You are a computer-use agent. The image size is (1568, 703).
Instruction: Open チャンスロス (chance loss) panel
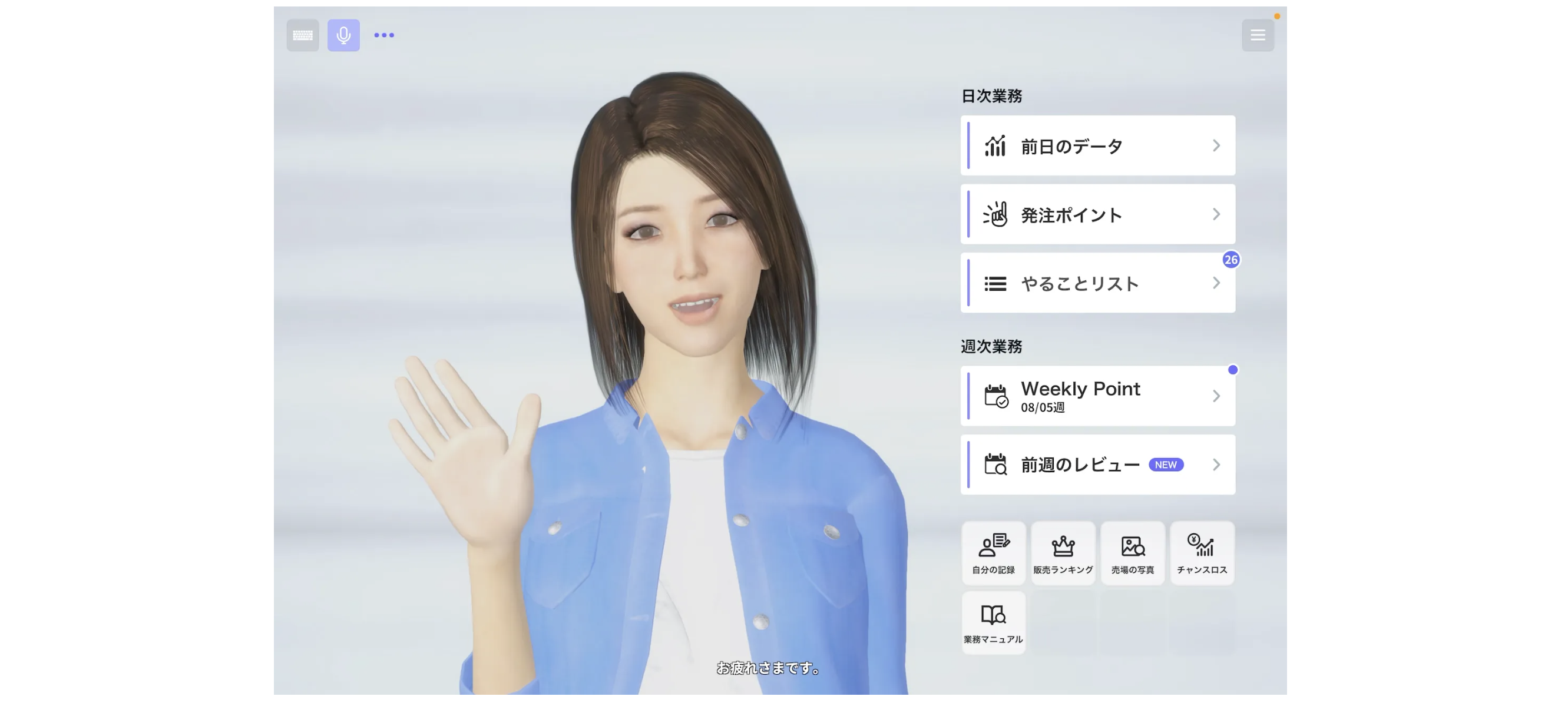pos(1202,553)
